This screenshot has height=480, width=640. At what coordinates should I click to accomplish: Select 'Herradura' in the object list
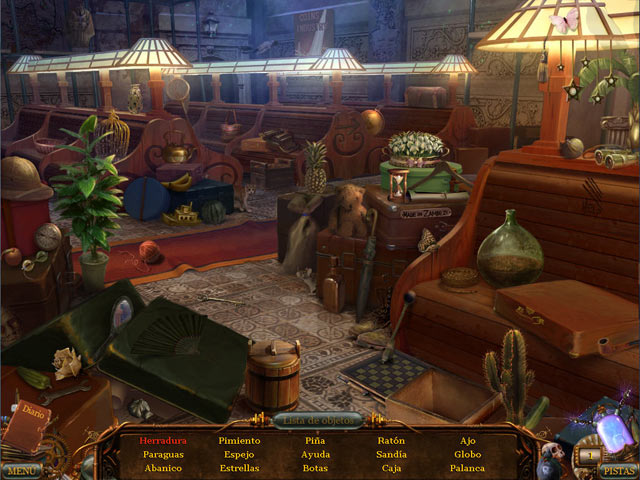pyautogui.click(x=163, y=440)
